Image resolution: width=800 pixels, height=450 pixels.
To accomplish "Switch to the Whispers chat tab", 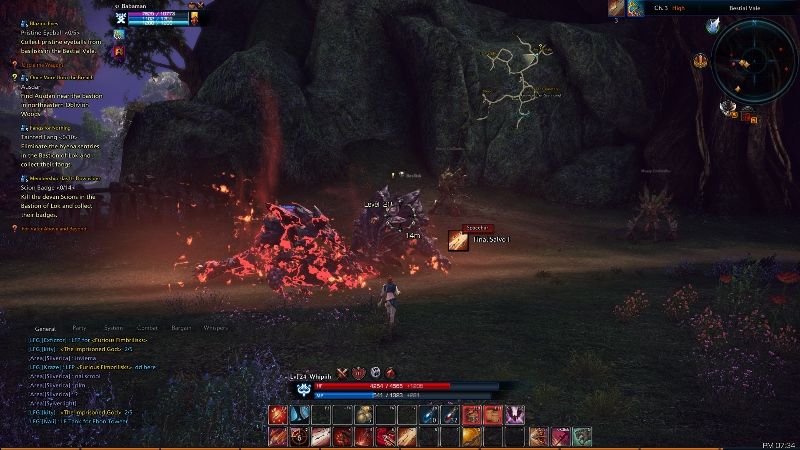I will point(215,327).
